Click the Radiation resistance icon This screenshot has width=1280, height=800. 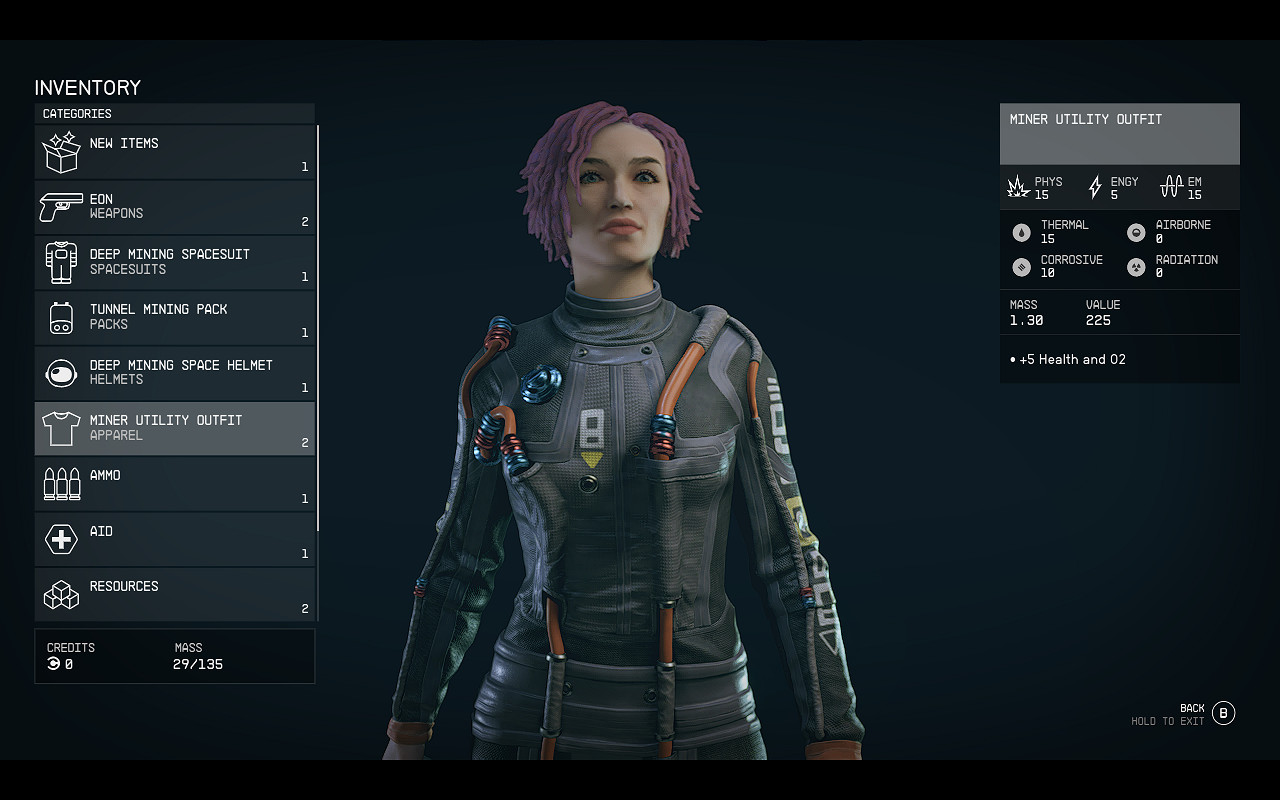click(1135, 267)
